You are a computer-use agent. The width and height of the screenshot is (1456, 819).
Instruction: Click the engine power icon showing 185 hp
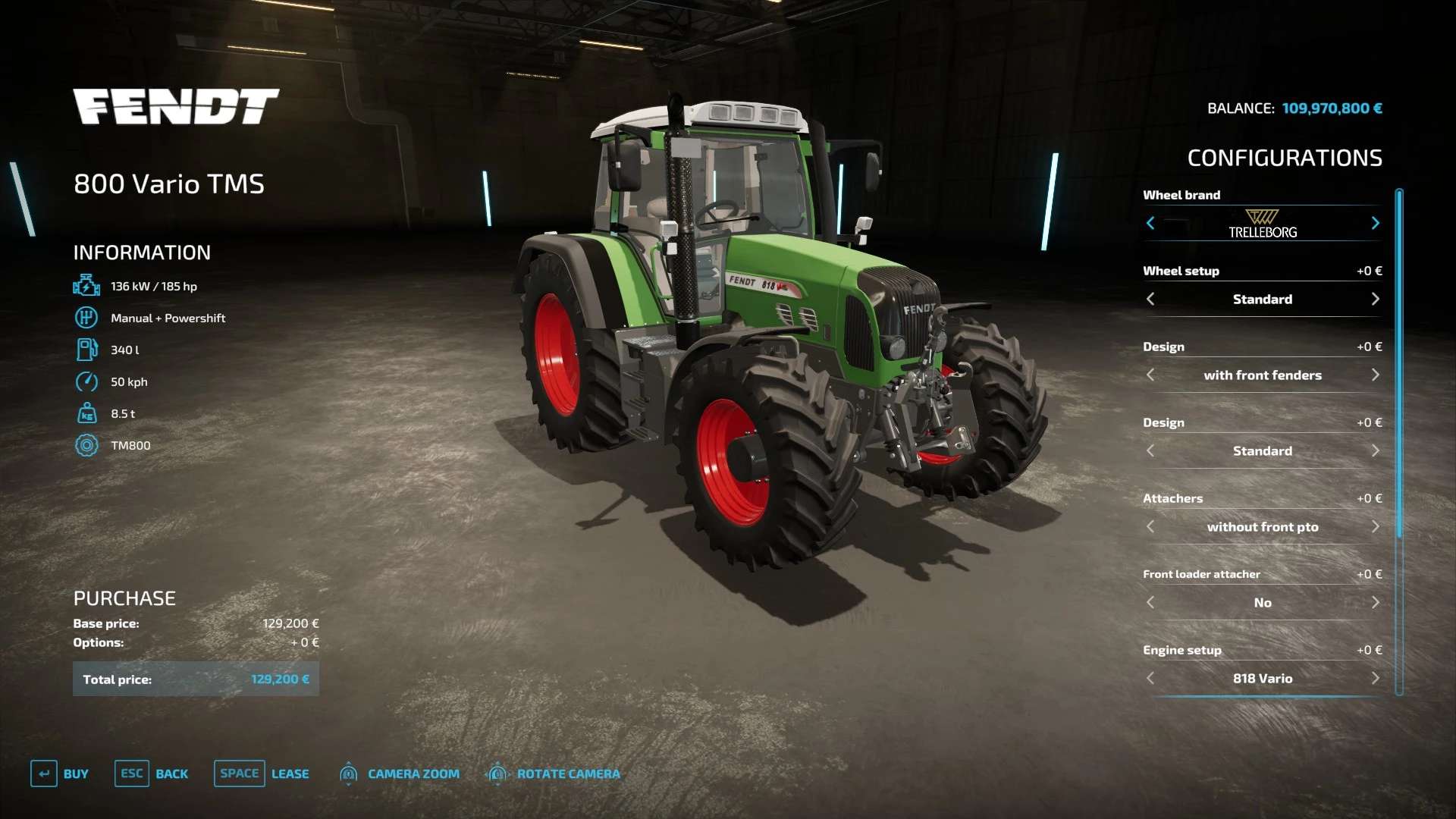coord(87,286)
